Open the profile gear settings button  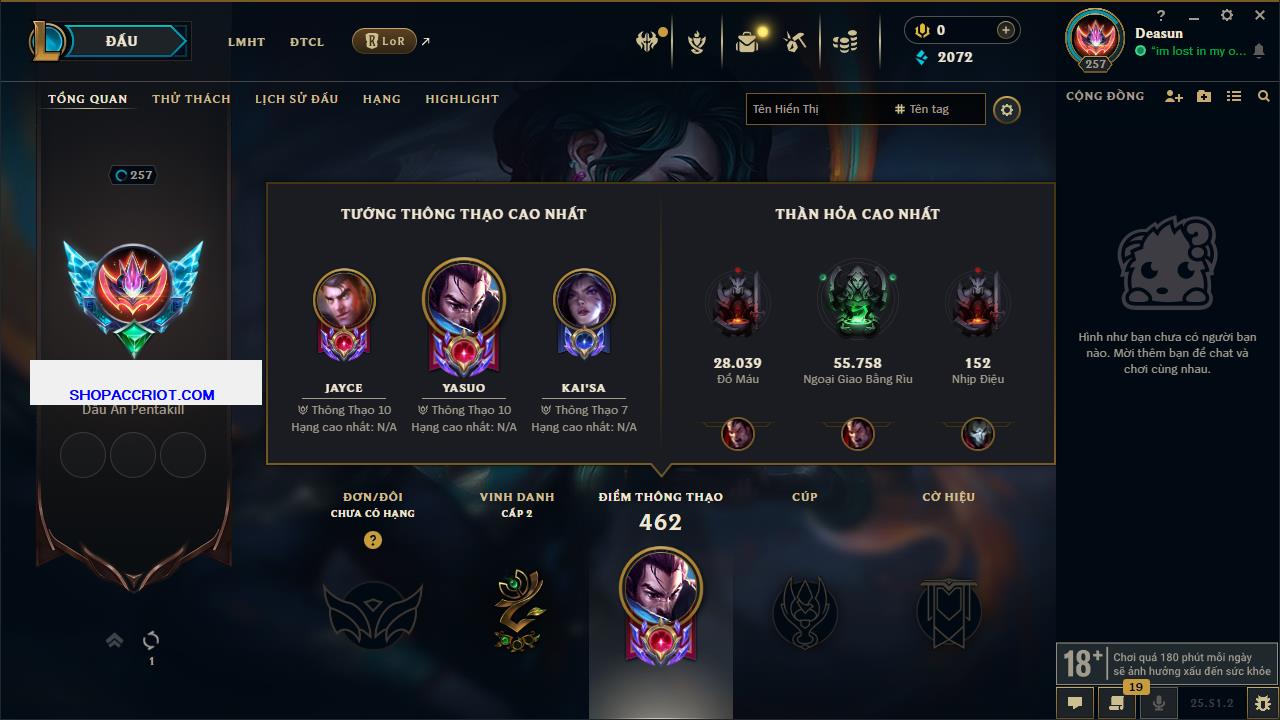click(x=1007, y=110)
